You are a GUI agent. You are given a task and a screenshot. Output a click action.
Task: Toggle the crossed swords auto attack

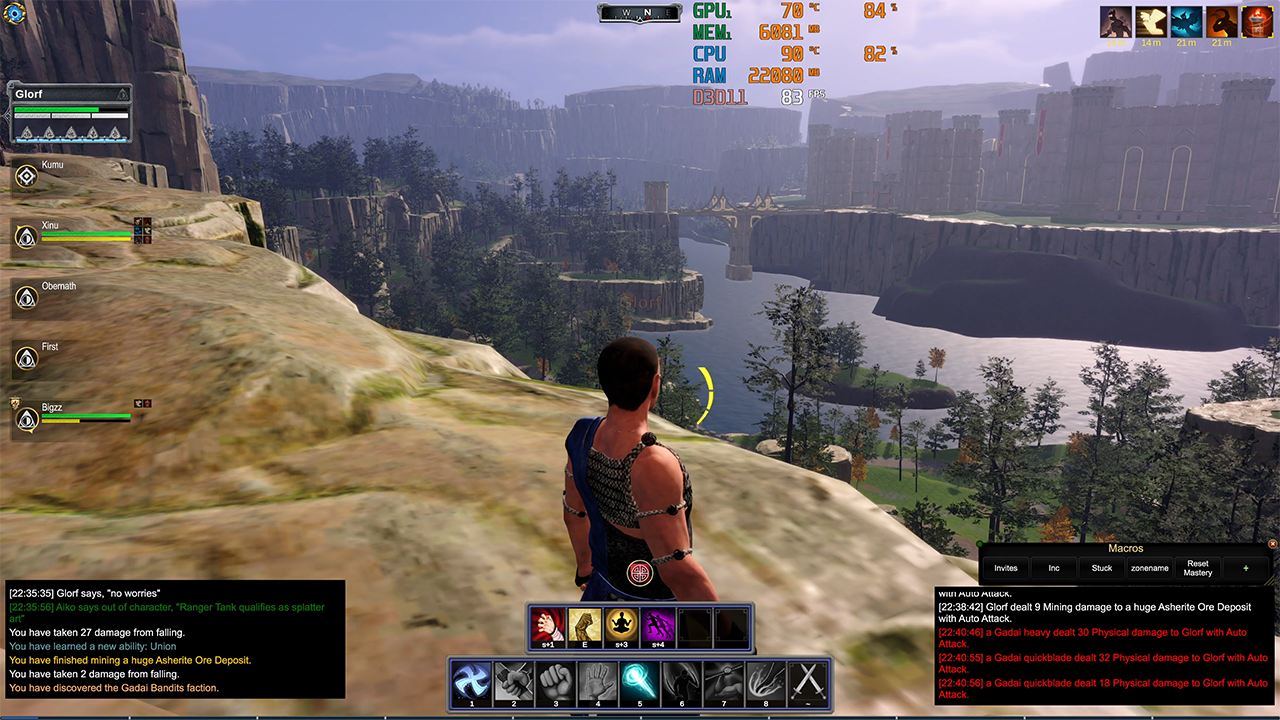click(x=807, y=681)
